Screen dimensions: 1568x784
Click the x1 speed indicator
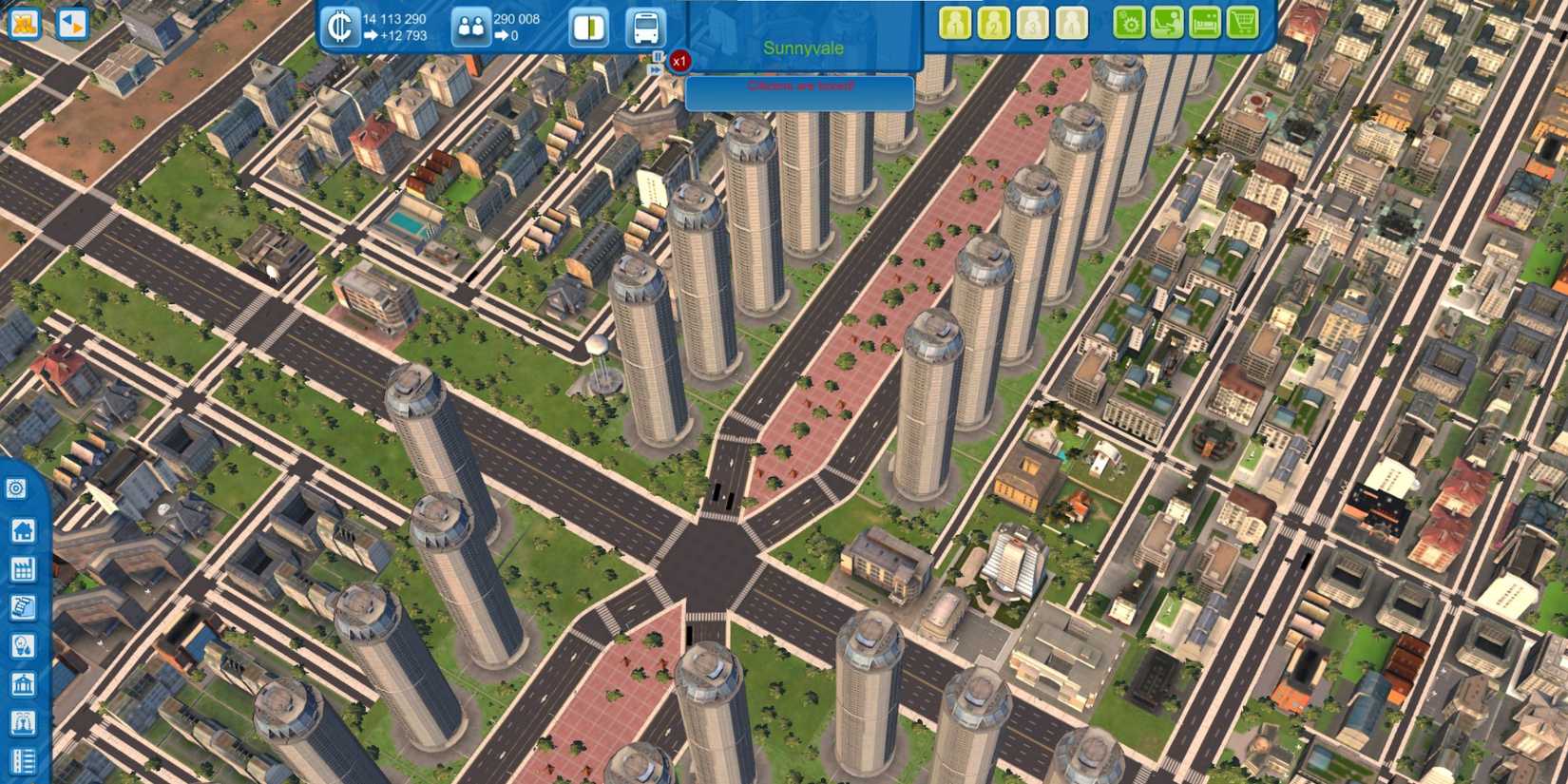[x=678, y=60]
